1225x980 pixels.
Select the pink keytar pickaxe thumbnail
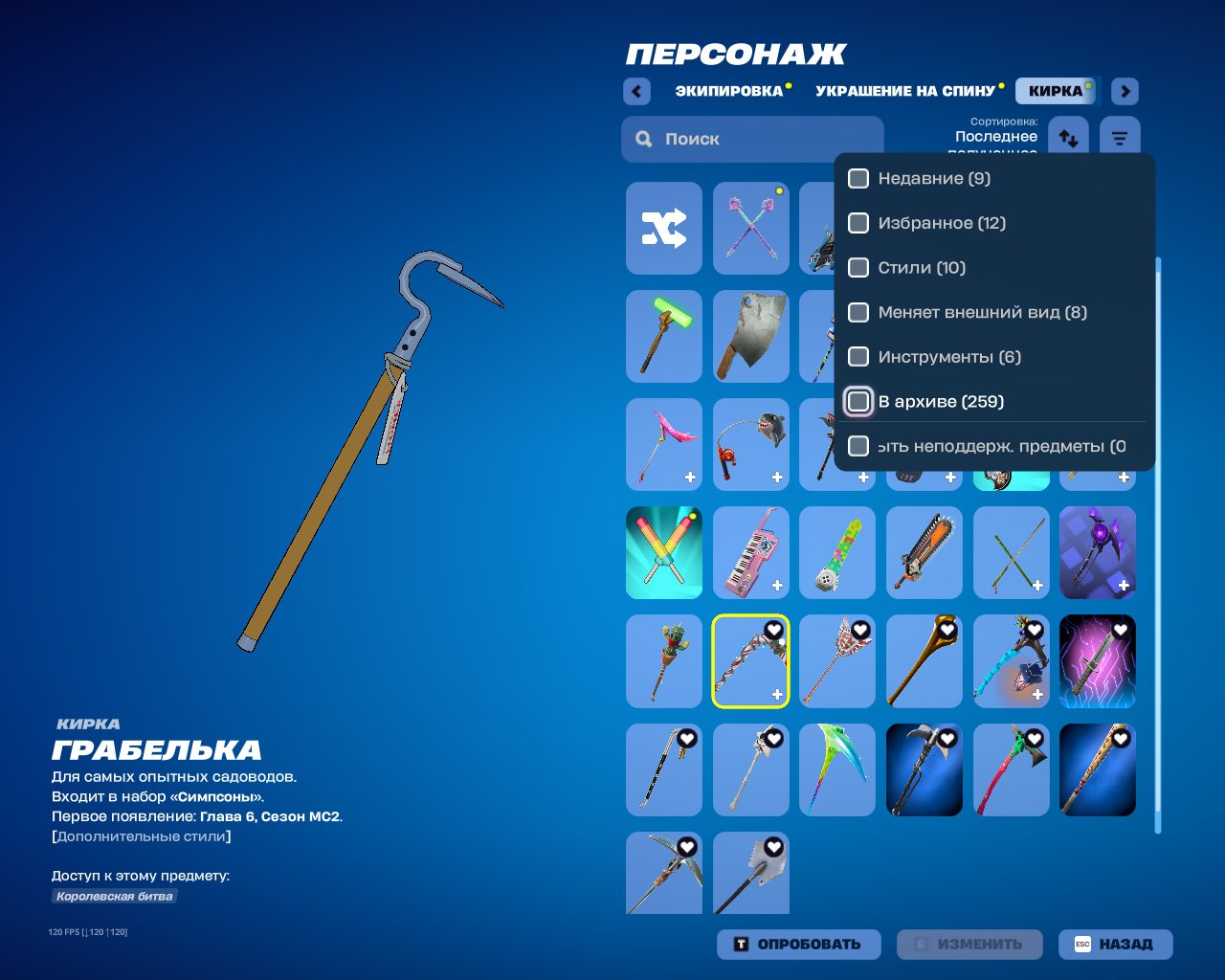[x=750, y=552]
